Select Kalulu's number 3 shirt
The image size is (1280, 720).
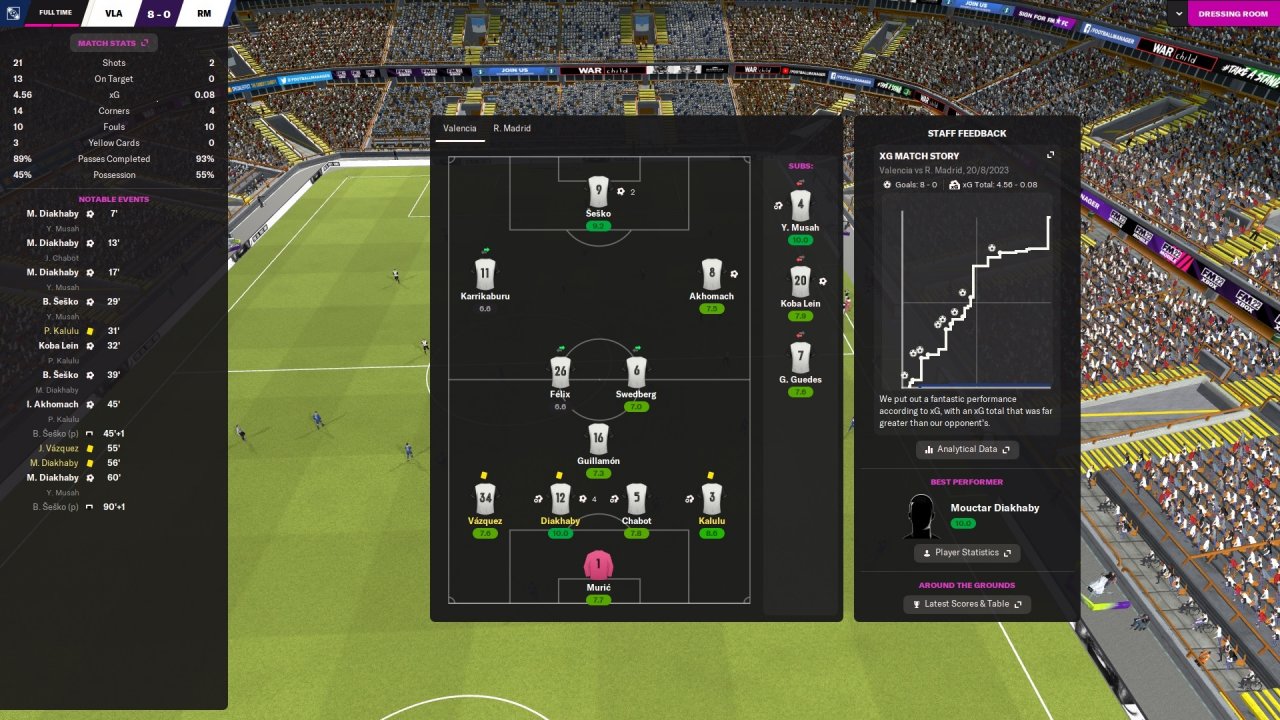(x=712, y=498)
